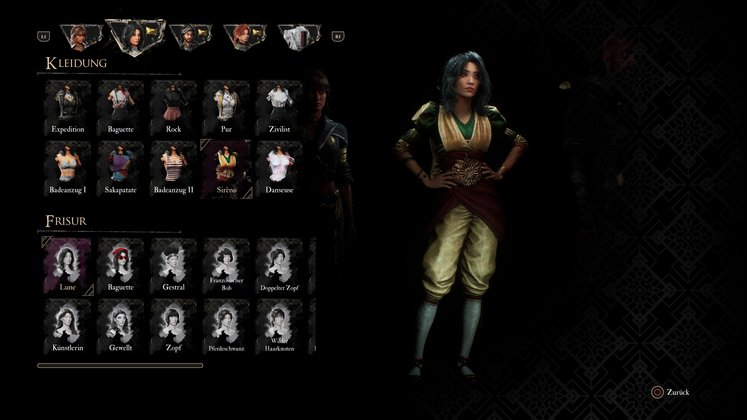Select the Sakapatate outfit
The image size is (747, 420).
[x=121, y=168]
